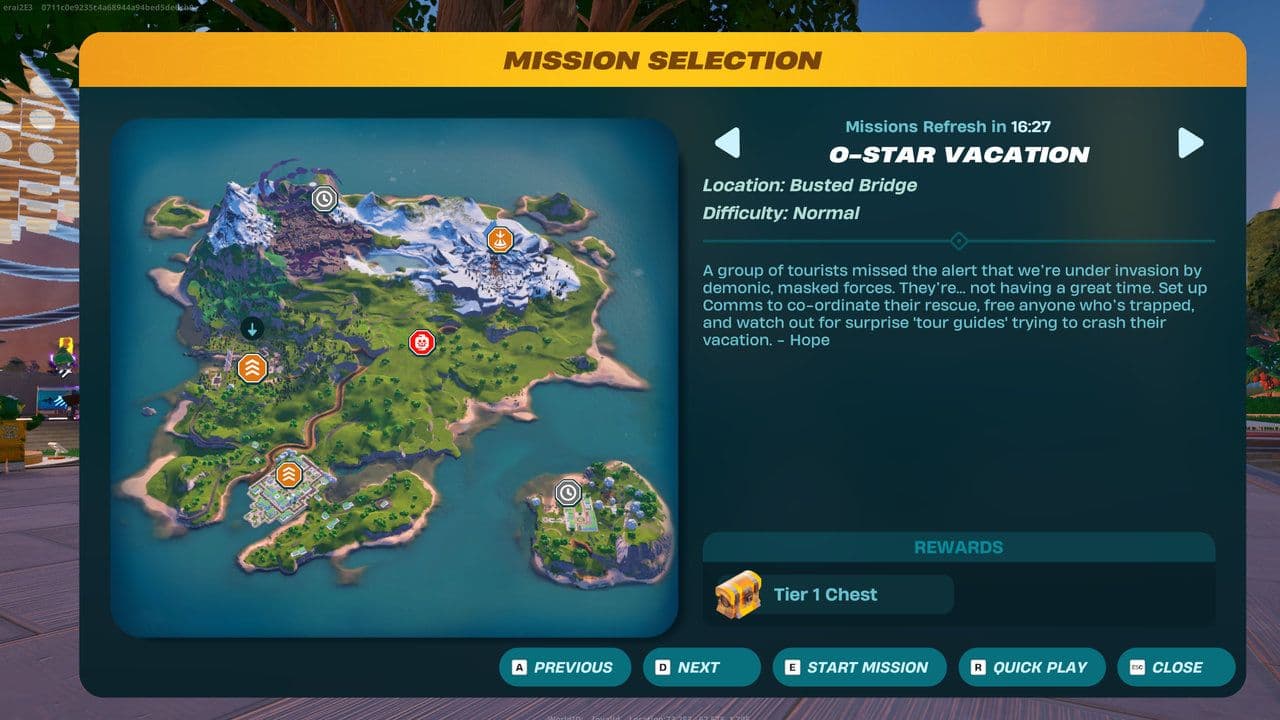Click the Next button at the bottom

pos(701,667)
